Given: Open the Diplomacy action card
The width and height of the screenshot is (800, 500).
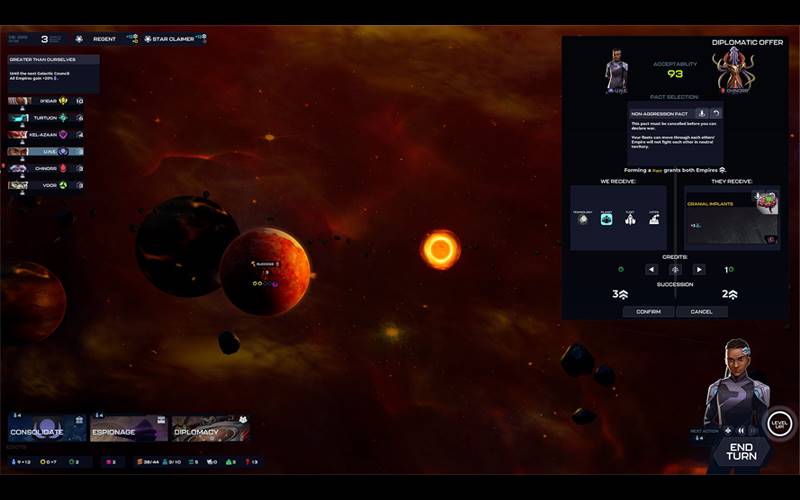Looking at the screenshot, I should [210, 429].
